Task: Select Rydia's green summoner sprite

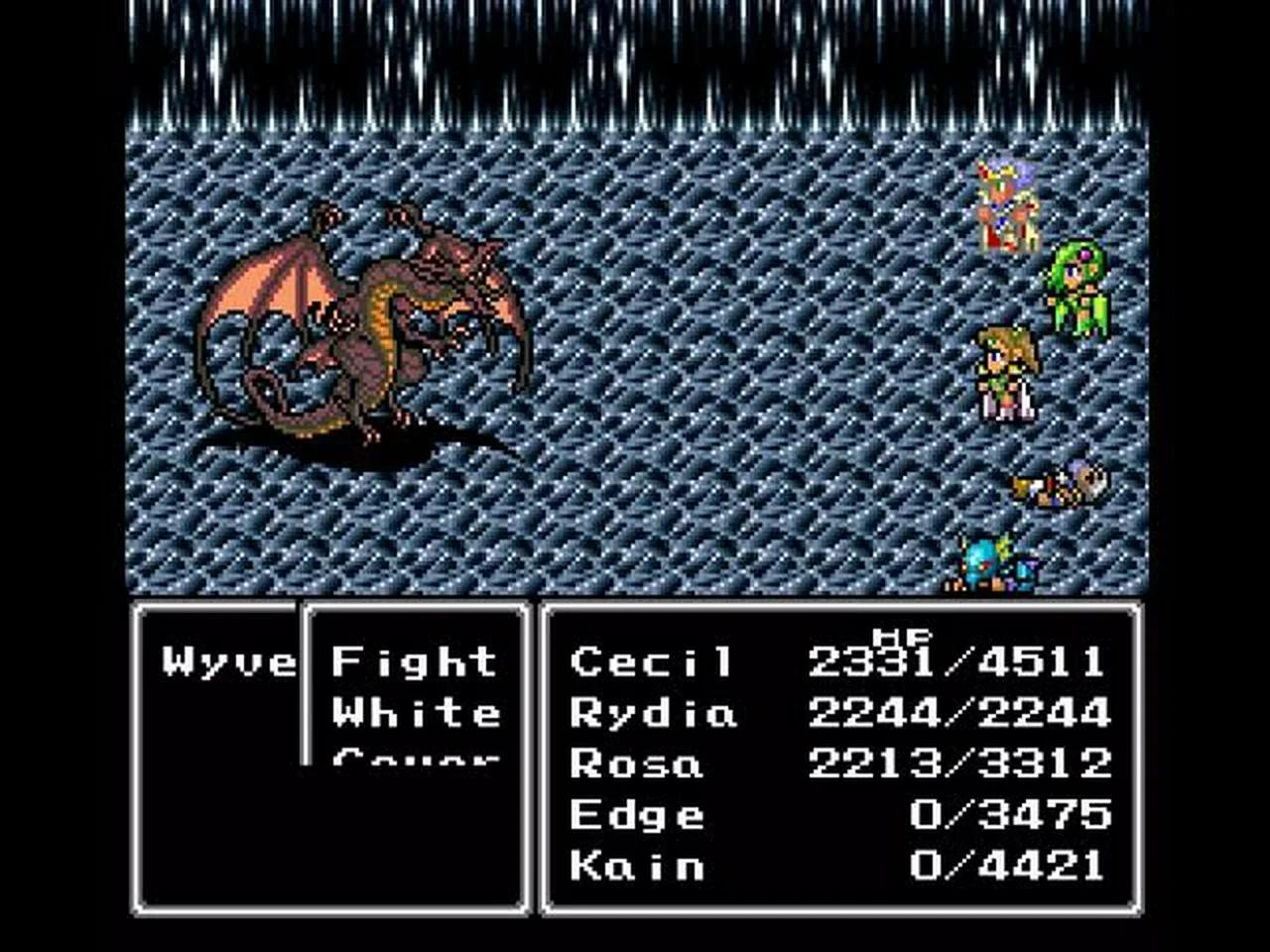Action: click(x=1077, y=288)
